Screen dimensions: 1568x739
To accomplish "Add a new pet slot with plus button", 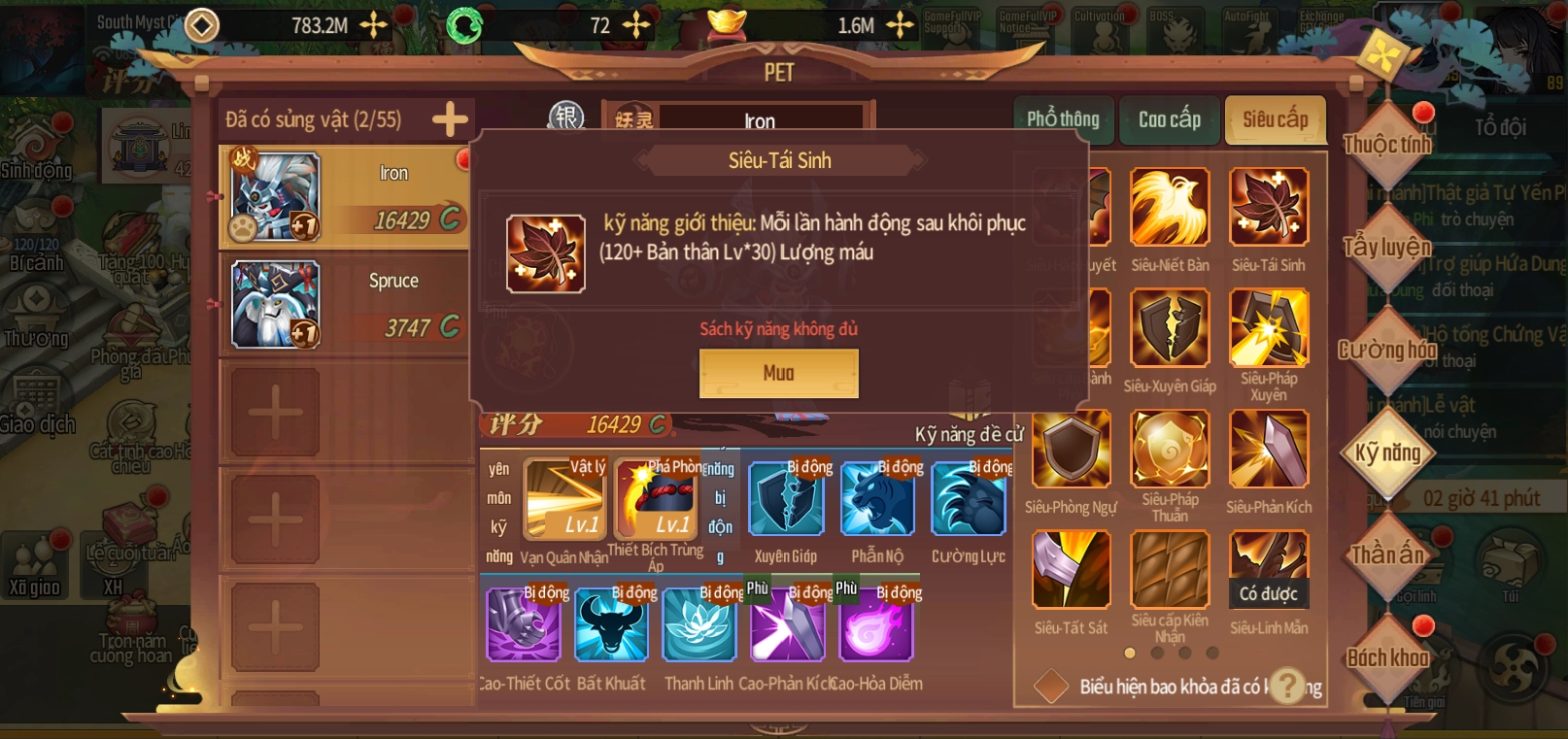I will click(450, 119).
